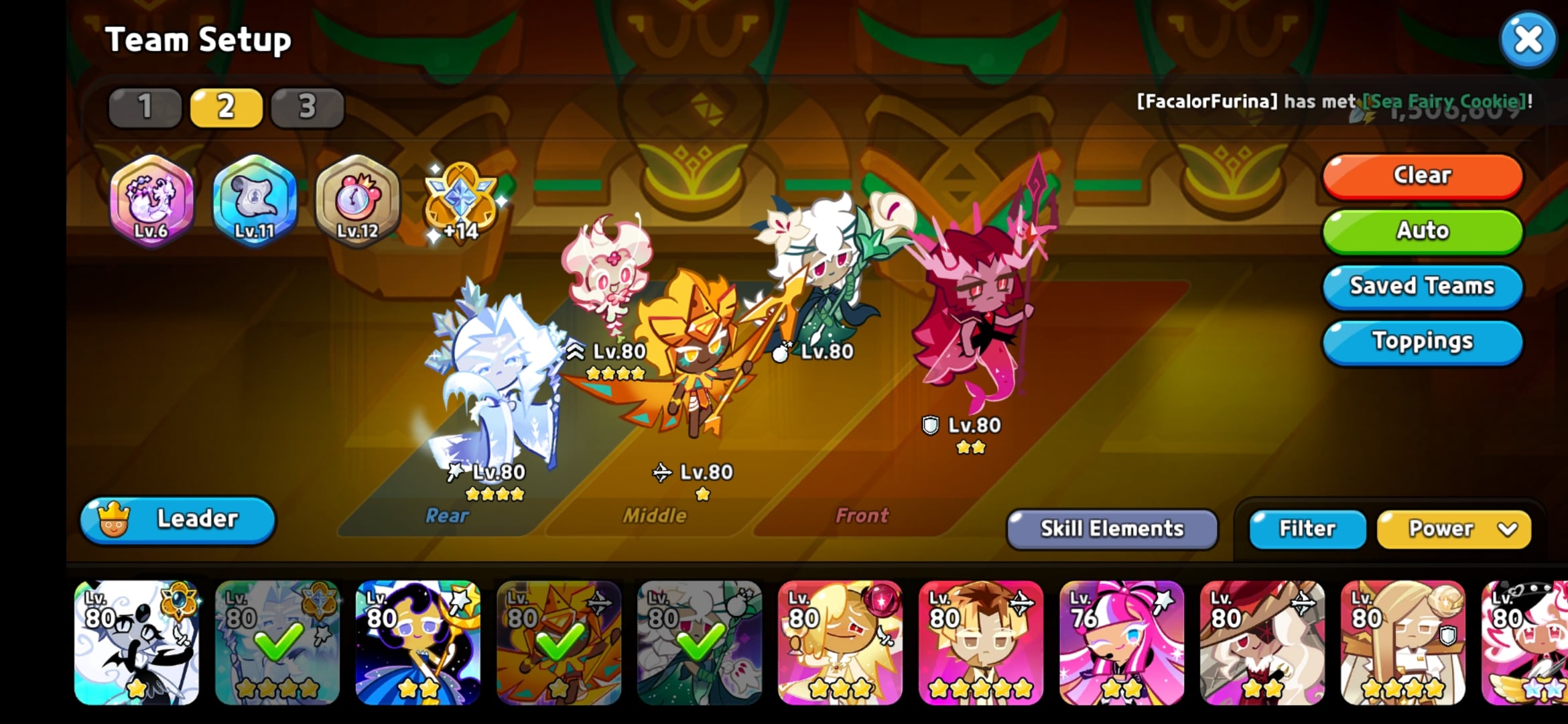Toggle Frost Queen Cookie's green selection checkmark

[x=279, y=642]
